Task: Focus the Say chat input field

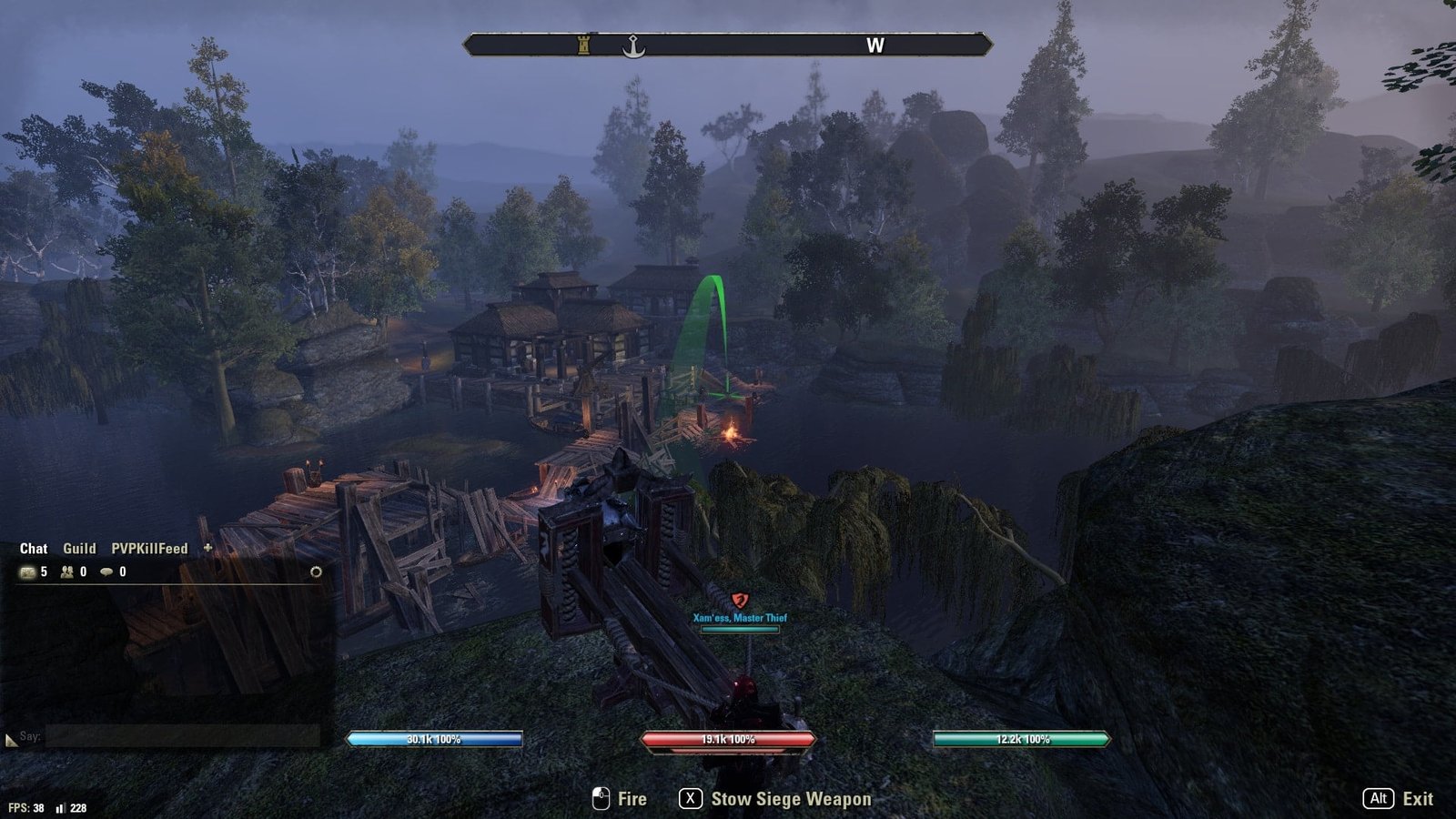Action: click(182, 736)
